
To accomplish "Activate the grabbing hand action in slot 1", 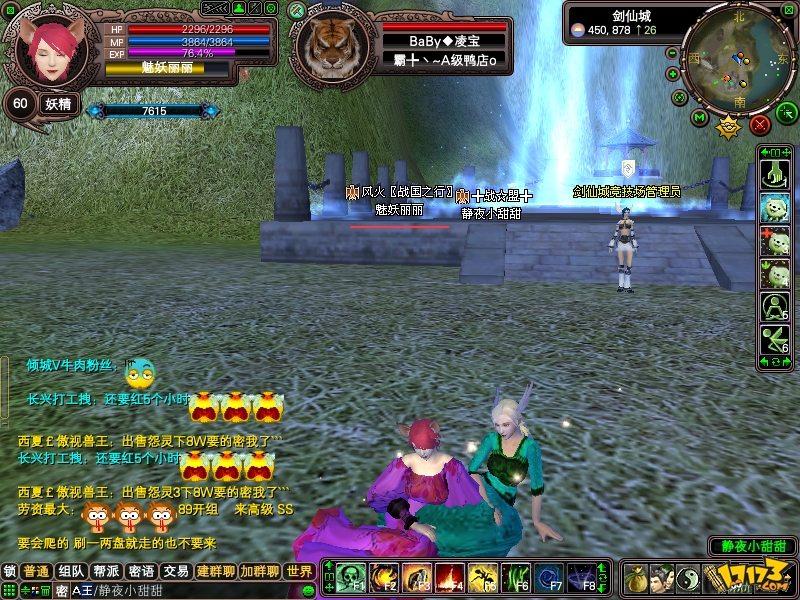I will (774, 174).
